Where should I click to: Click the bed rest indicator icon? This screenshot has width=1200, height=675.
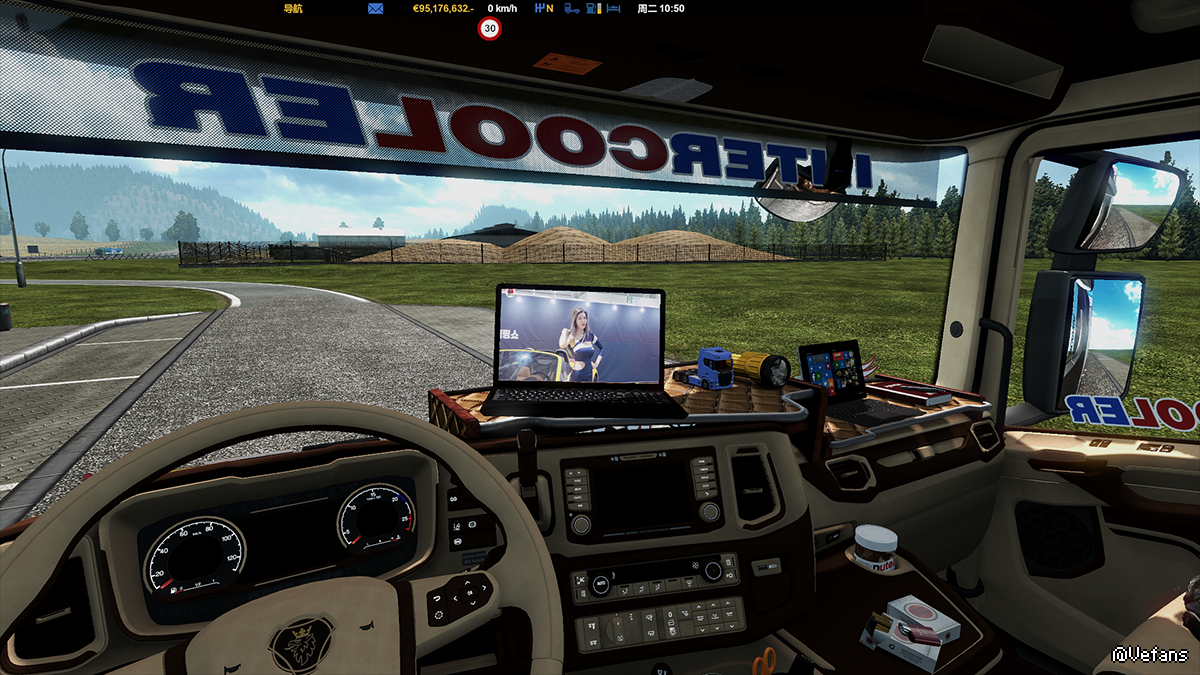click(x=615, y=8)
